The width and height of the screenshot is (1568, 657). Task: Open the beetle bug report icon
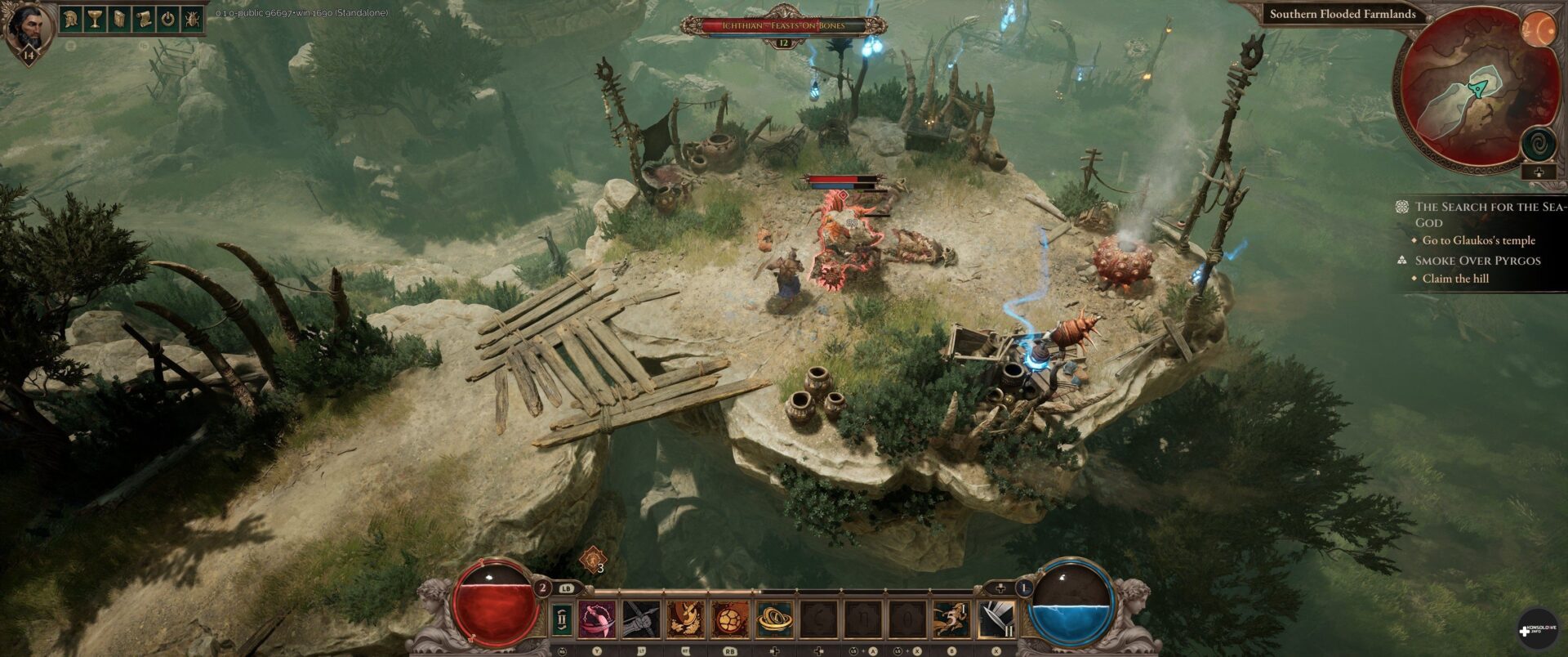[x=192, y=19]
